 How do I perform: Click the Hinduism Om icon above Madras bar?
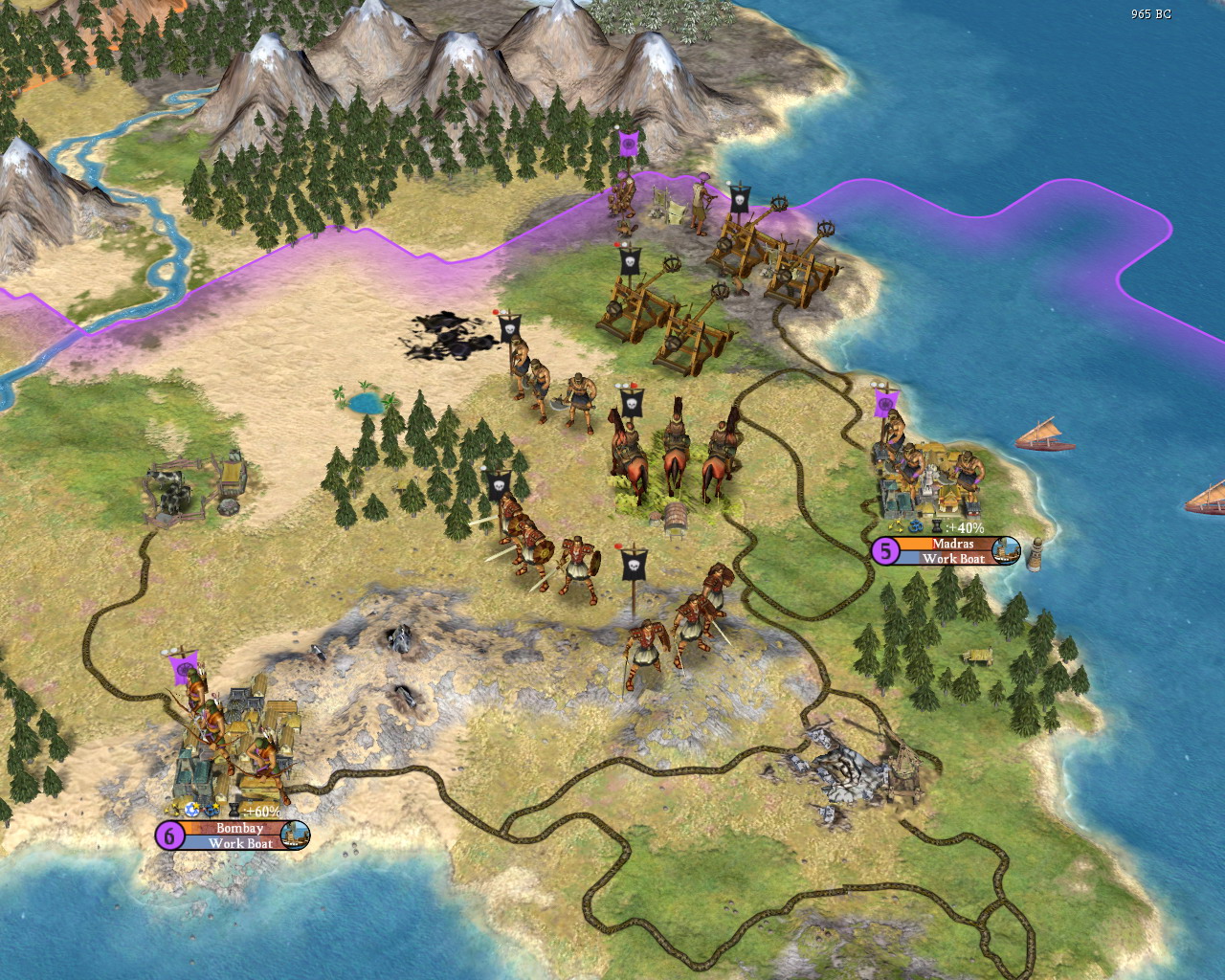[917, 526]
